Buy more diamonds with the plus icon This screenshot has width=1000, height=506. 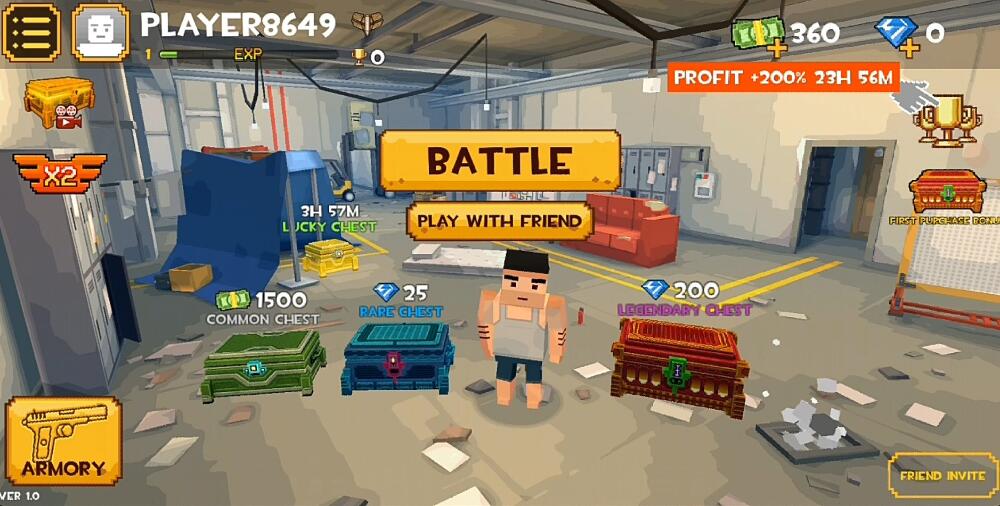[908, 46]
